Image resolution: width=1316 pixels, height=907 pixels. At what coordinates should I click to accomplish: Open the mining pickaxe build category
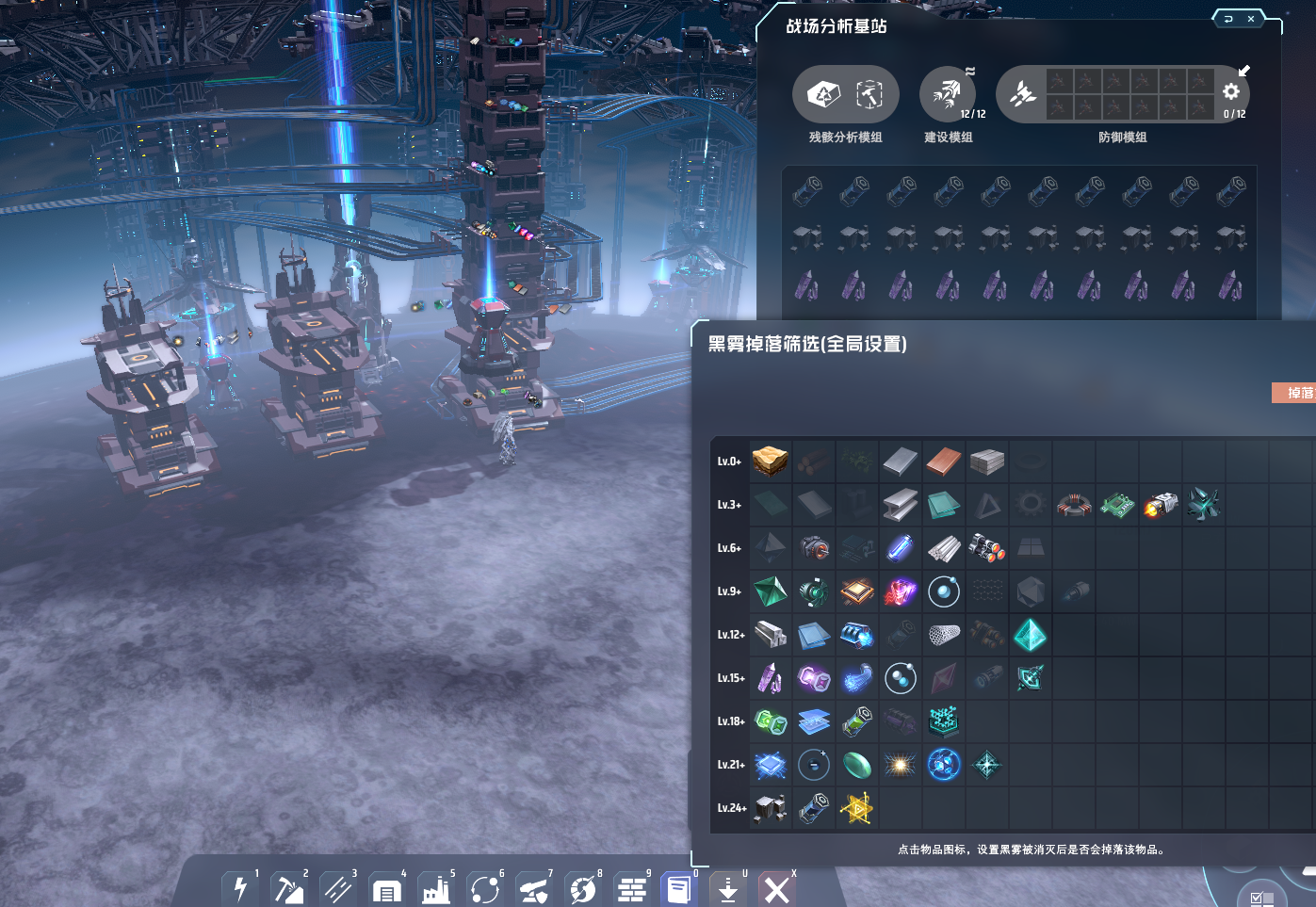[x=288, y=888]
